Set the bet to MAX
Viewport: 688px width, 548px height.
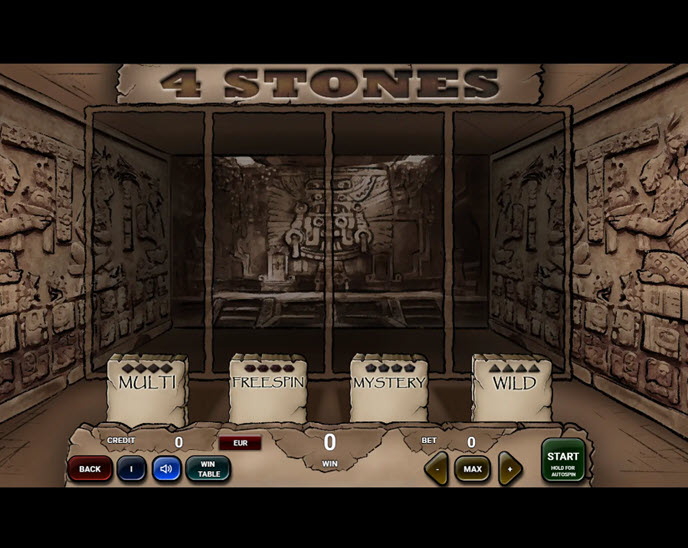pyautogui.click(x=472, y=469)
